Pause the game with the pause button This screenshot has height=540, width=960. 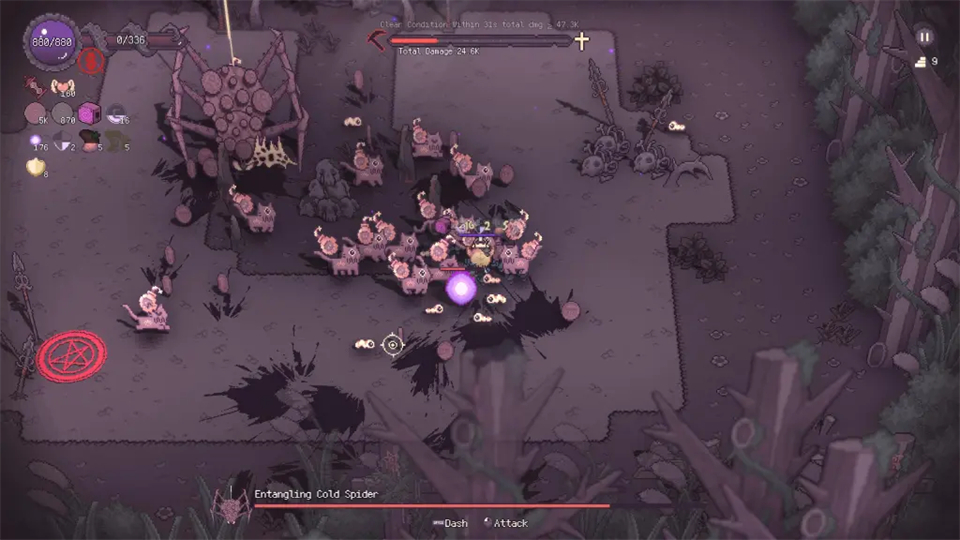[x=924, y=36]
